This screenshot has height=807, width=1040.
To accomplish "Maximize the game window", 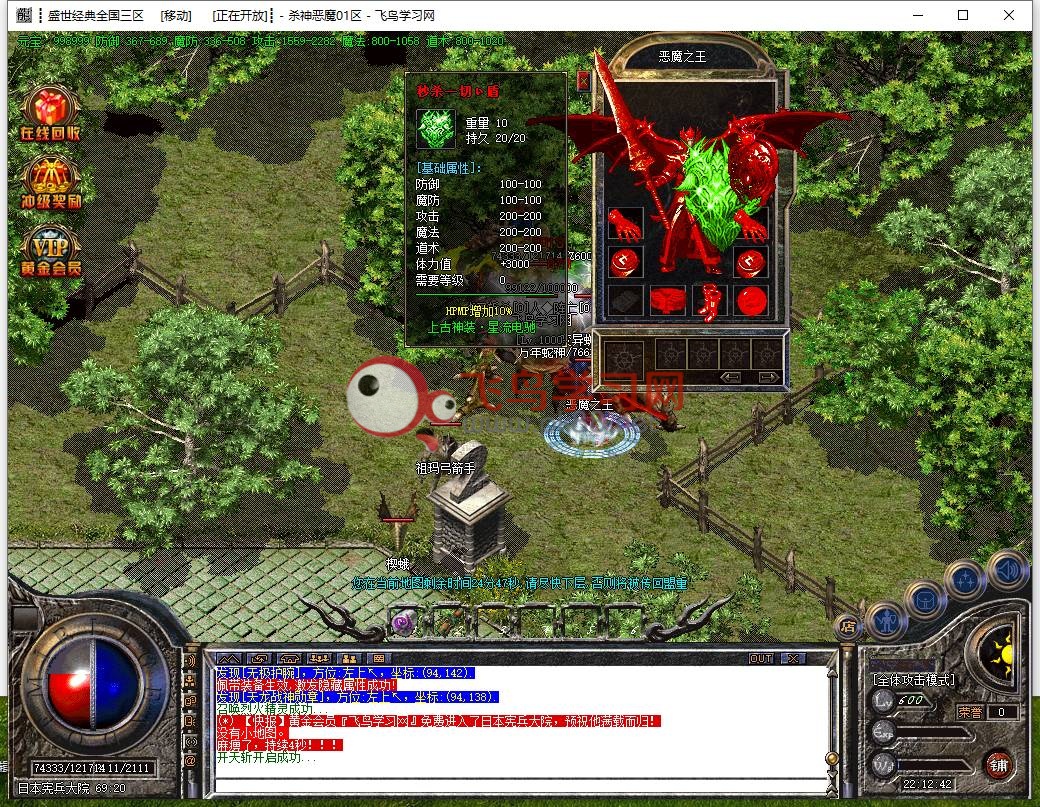I will 963,15.
